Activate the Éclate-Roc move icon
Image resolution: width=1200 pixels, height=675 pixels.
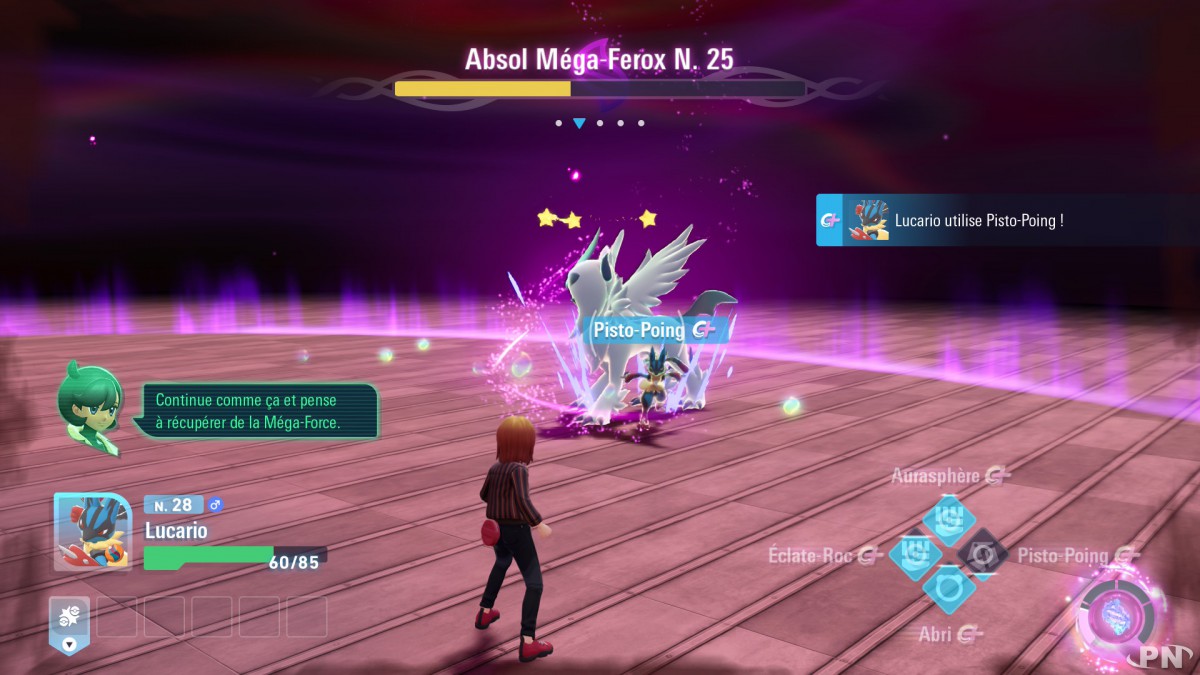click(914, 554)
